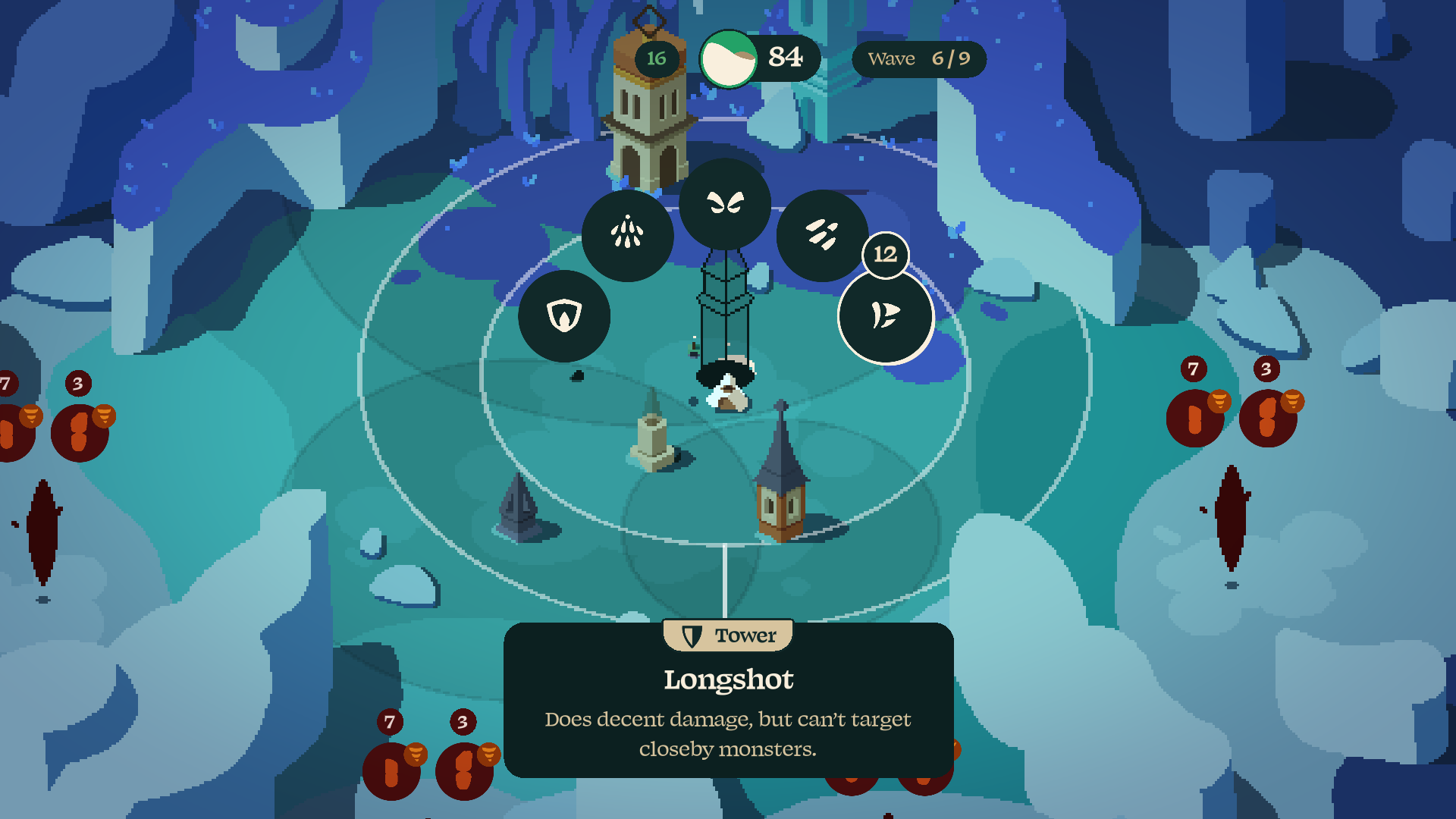Choose the triple slash tower icon

coord(822,234)
